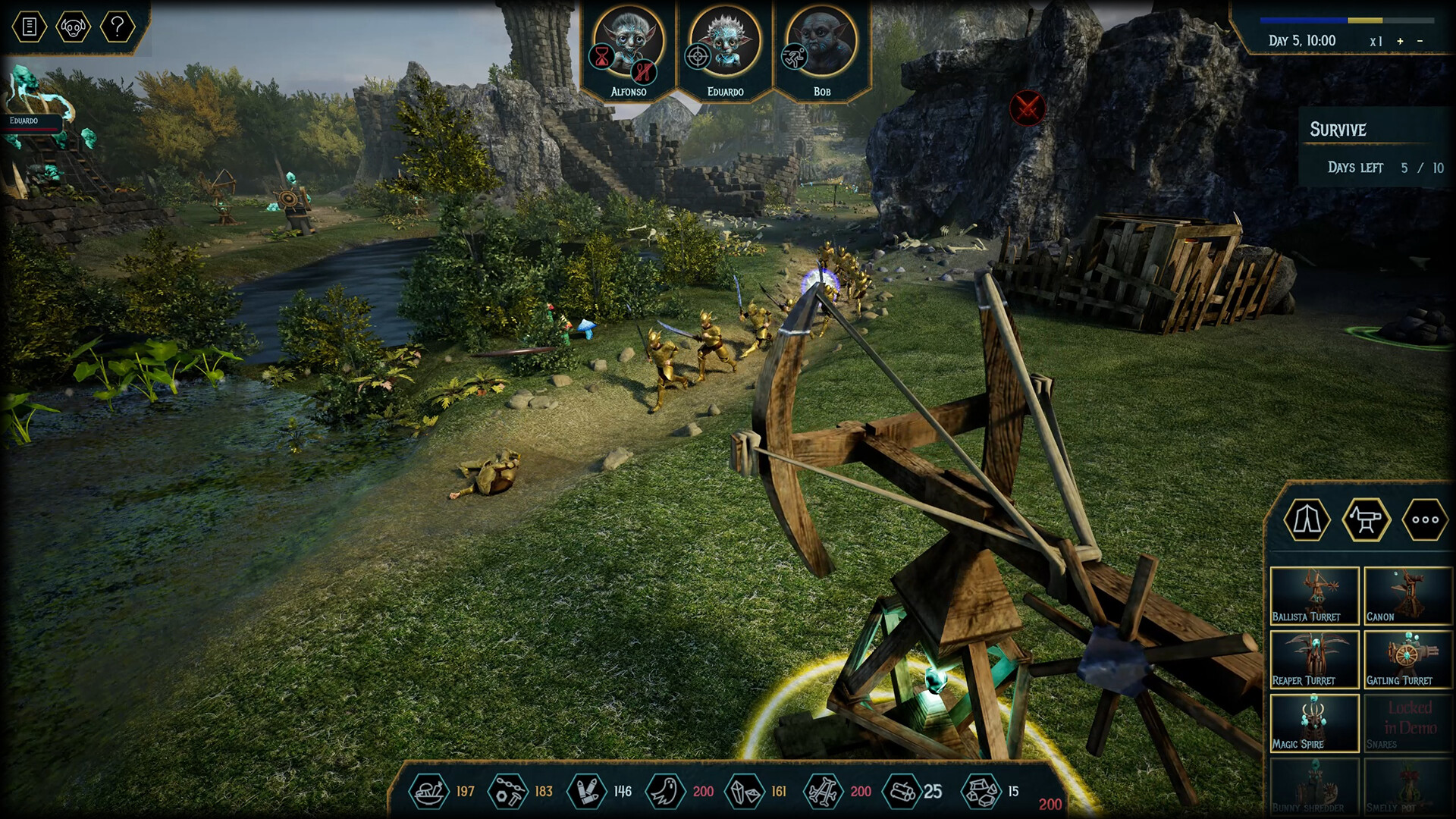
Task: Pick the Magic Spire build option
Action: coord(1314,723)
